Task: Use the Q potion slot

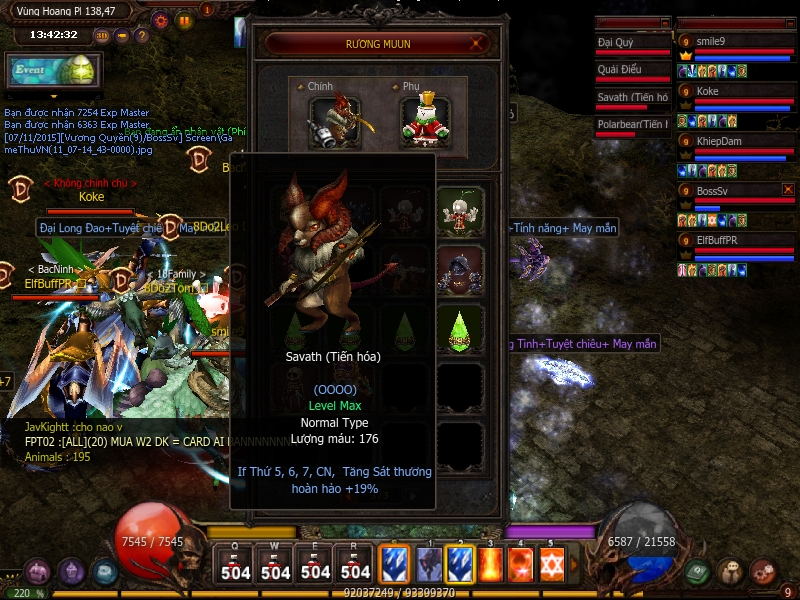Action: click(x=236, y=566)
